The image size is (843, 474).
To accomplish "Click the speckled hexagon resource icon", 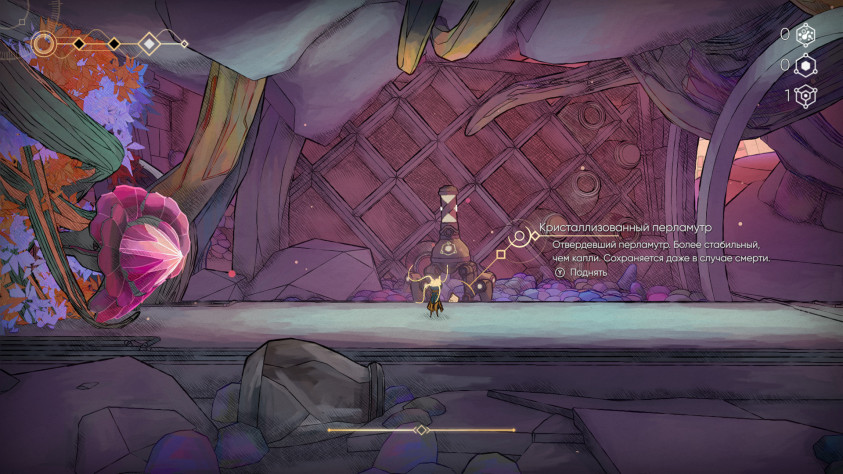I will point(805,35).
